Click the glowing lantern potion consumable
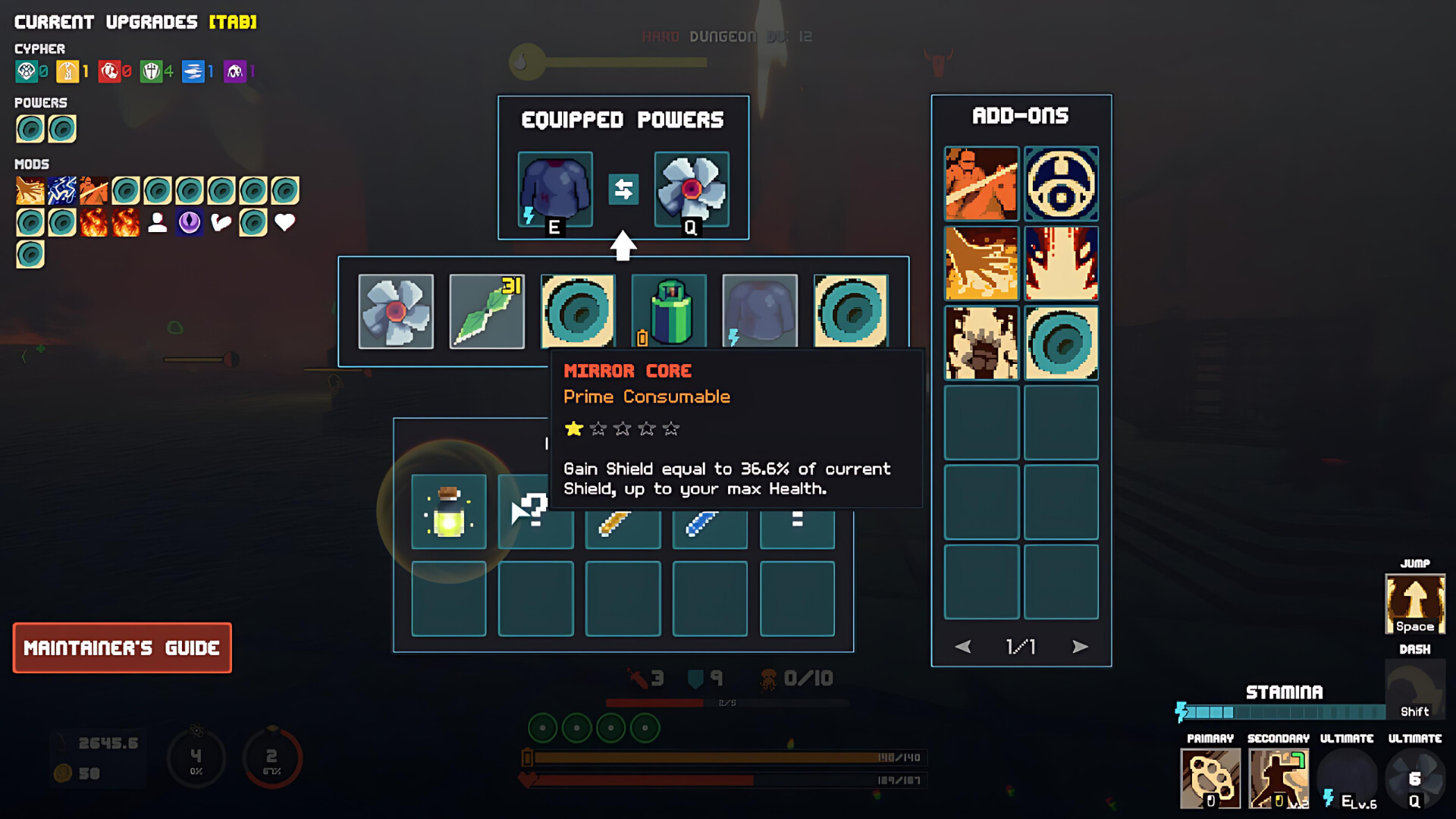Screen dimensions: 1456x819 pyautogui.click(x=448, y=512)
